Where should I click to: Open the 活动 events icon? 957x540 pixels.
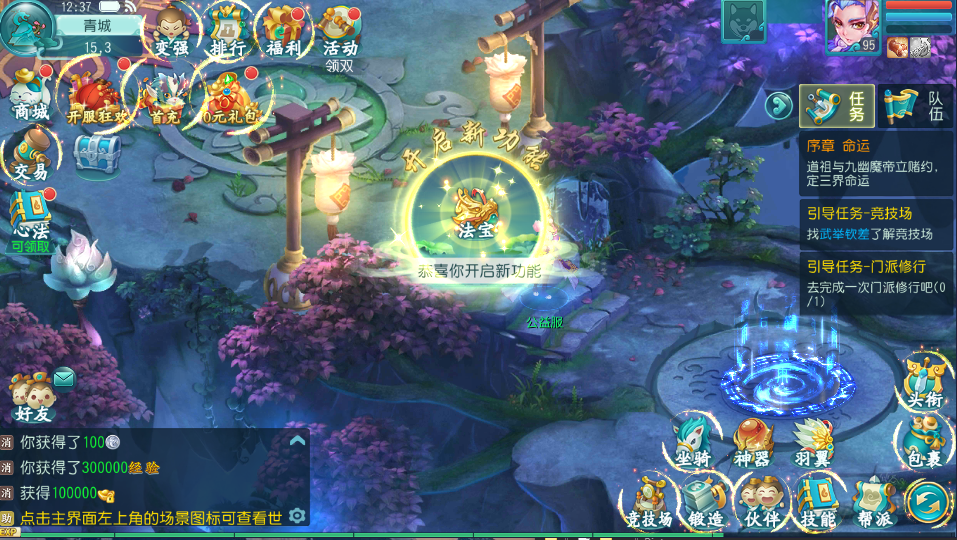[340, 31]
